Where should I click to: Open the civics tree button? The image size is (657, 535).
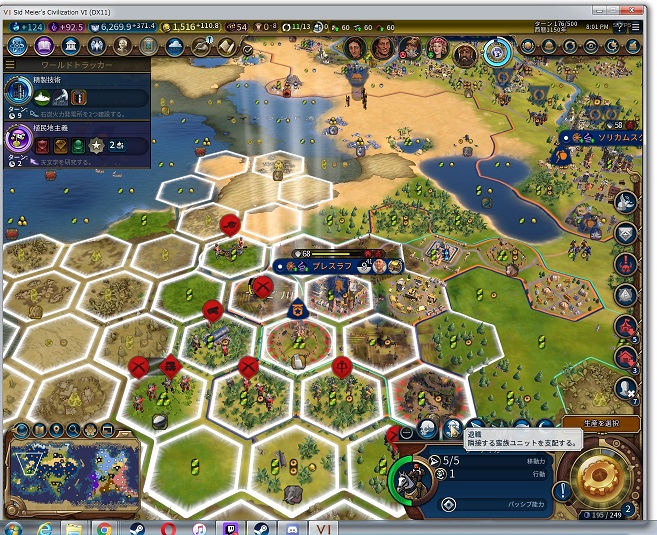click(46, 46)
